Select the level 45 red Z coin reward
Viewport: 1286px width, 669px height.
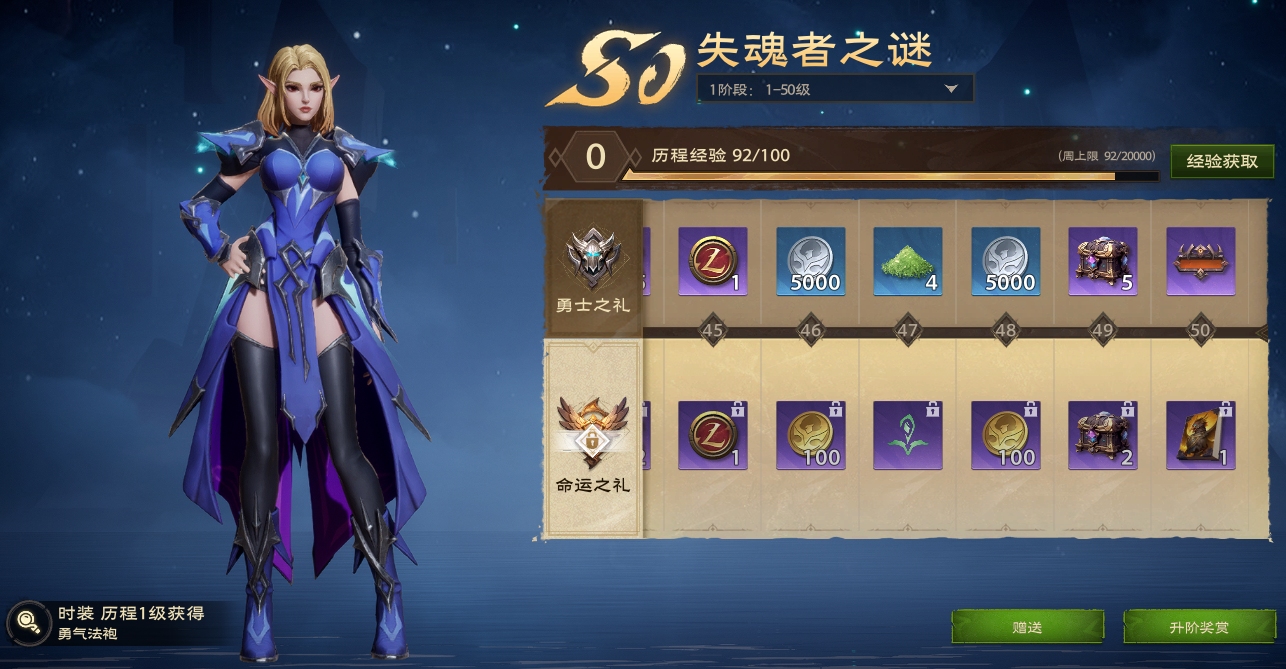pos(713,262)
